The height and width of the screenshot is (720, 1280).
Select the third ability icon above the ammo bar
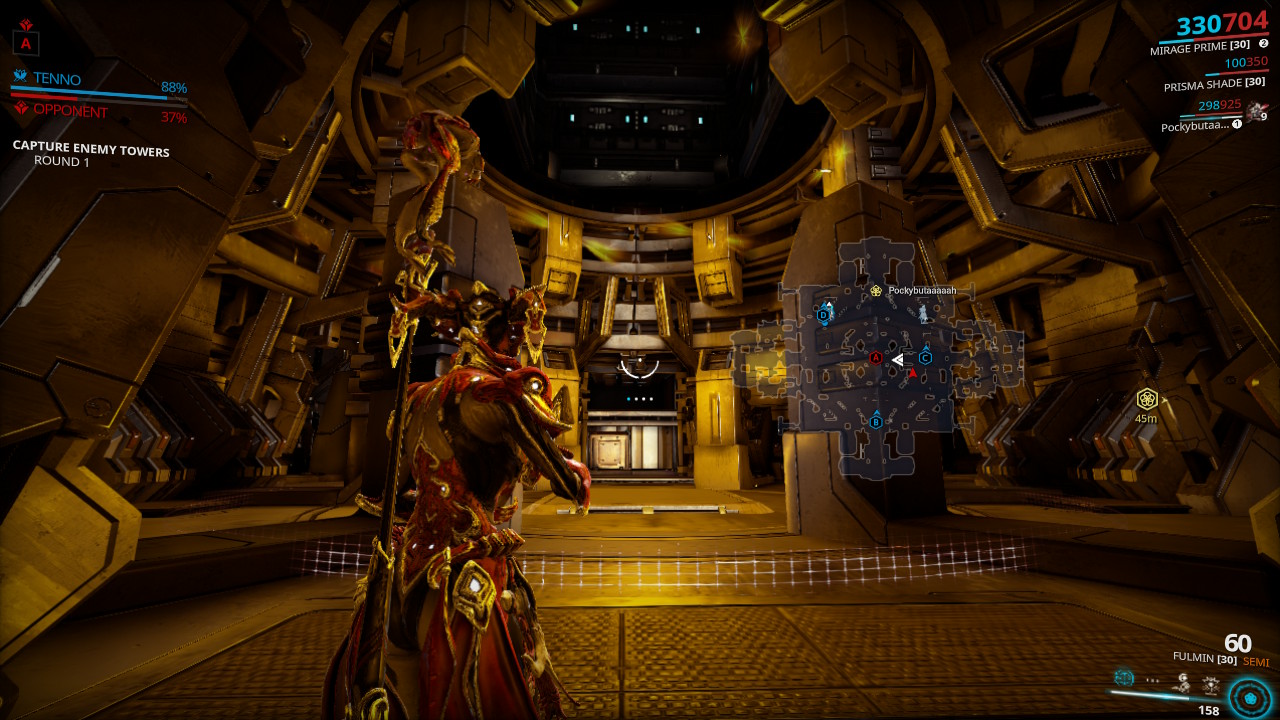tap(1184, 683)
